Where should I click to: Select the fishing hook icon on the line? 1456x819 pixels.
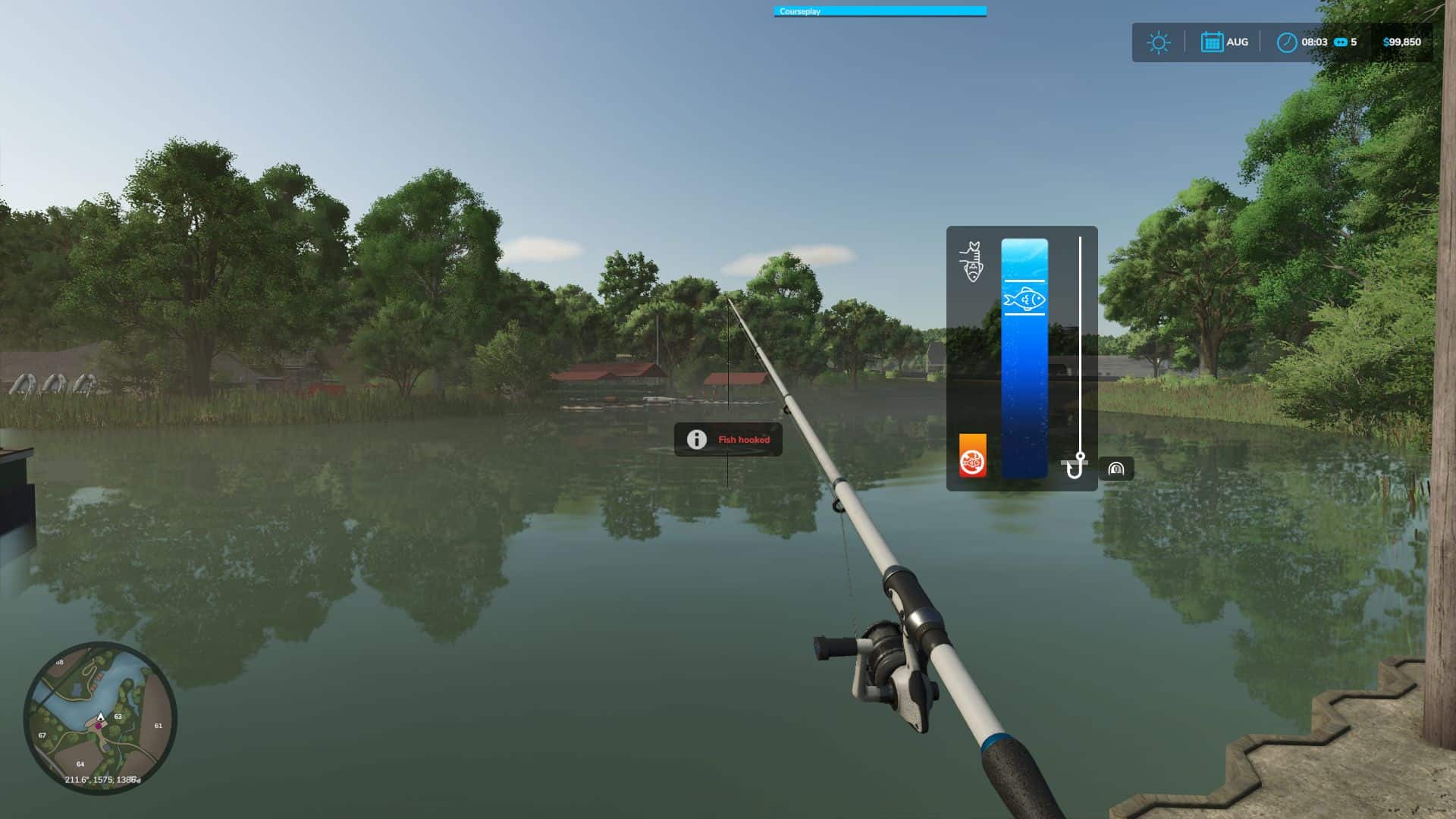(x=1078, y=466)
